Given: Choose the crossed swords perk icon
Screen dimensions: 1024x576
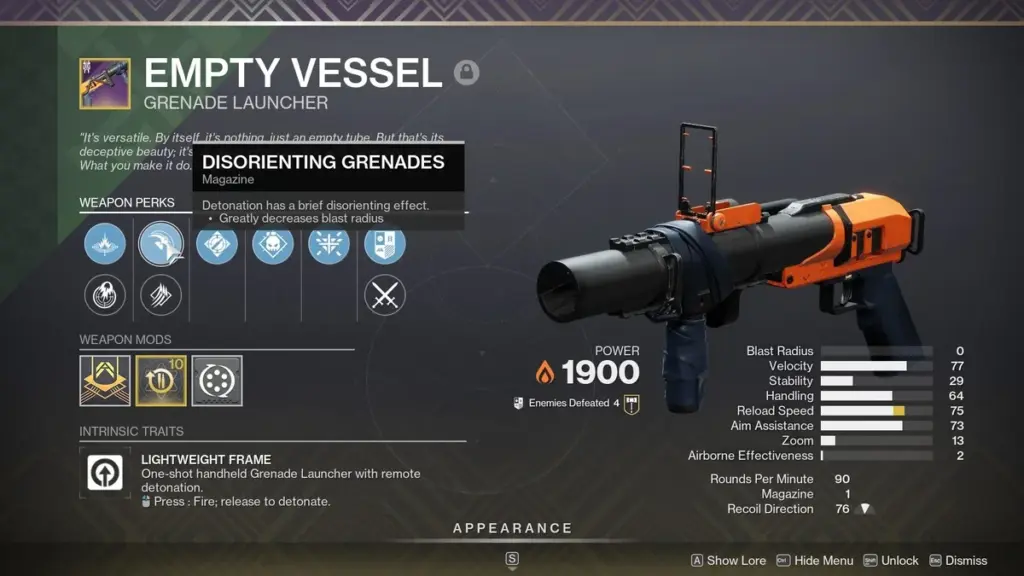Looking at the screenshot, I should [385, 295].
